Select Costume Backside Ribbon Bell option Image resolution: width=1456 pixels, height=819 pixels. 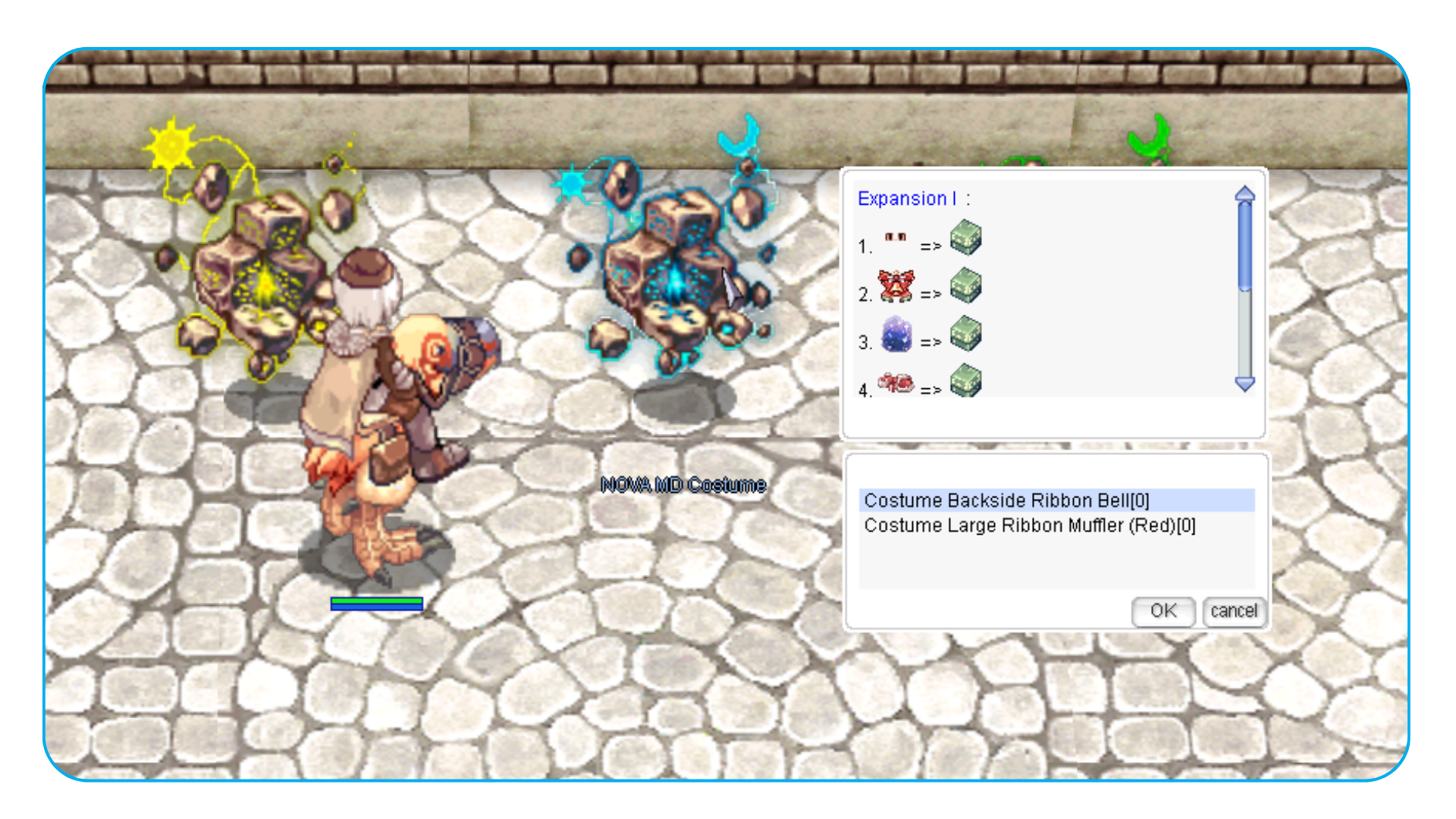[1006, 500]
